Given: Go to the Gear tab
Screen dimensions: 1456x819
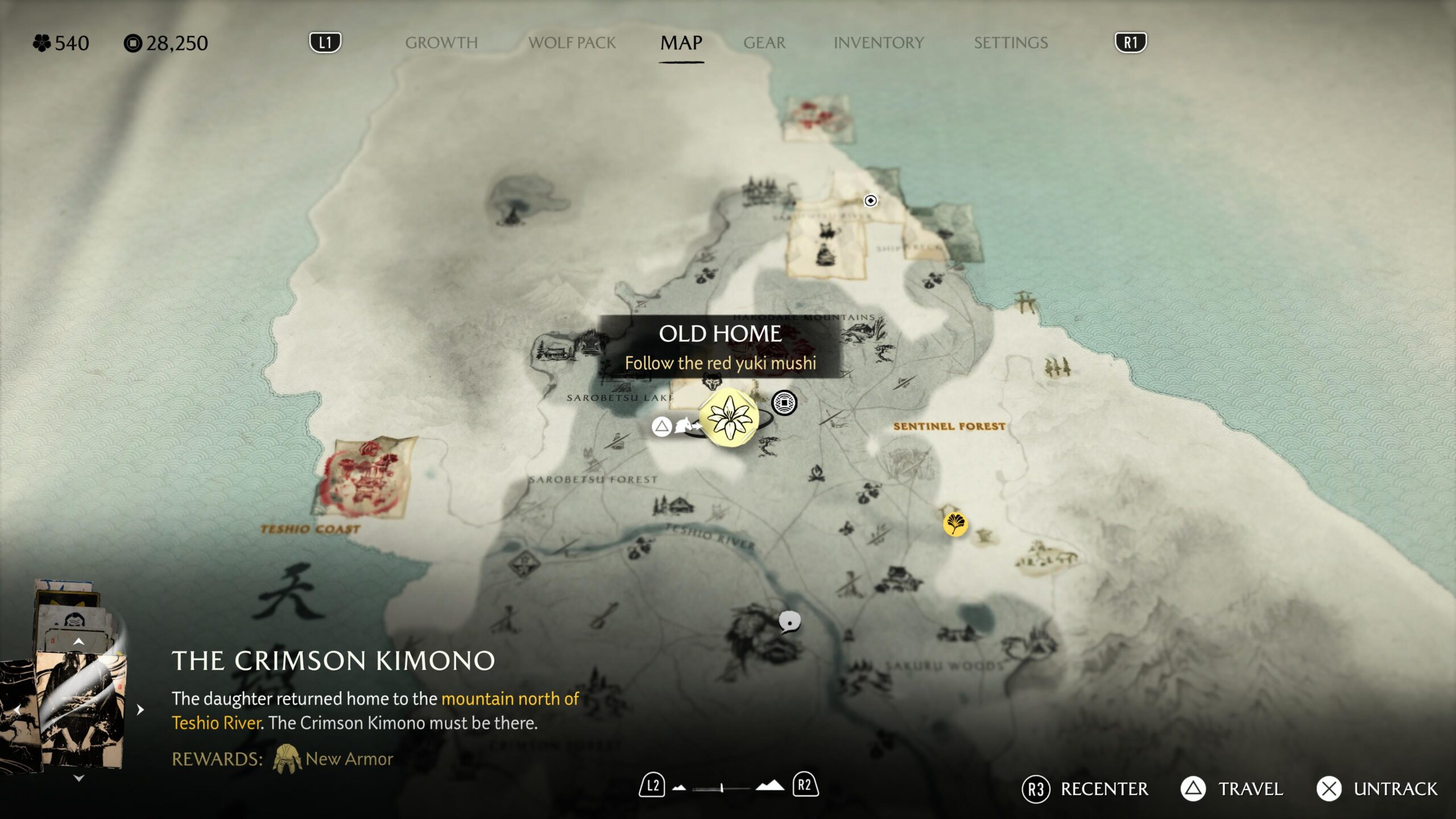Looking at the screenshot, I should (x=764, y=43).
